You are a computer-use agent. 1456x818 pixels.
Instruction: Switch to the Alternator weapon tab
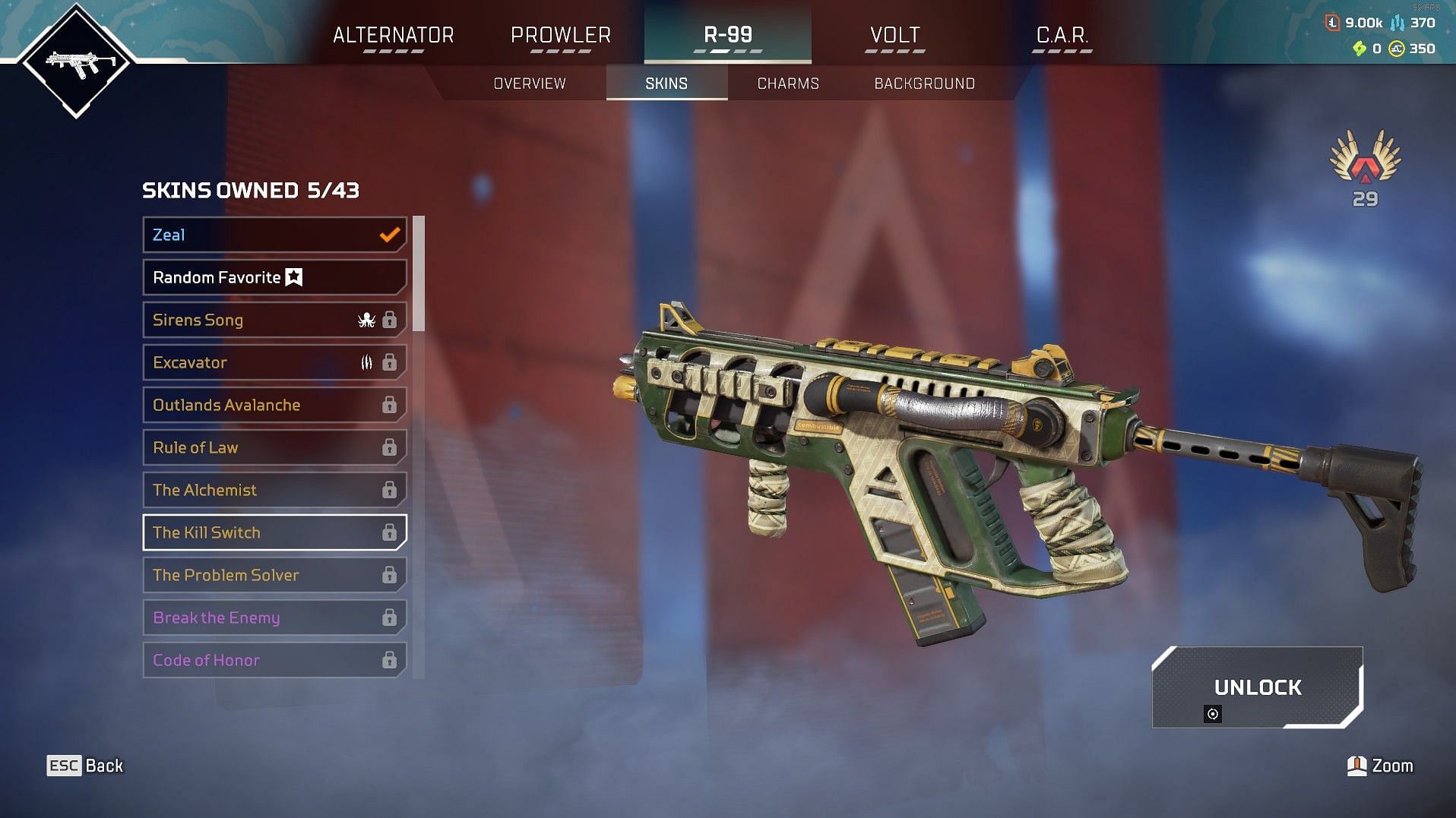(x=393, y=36)
